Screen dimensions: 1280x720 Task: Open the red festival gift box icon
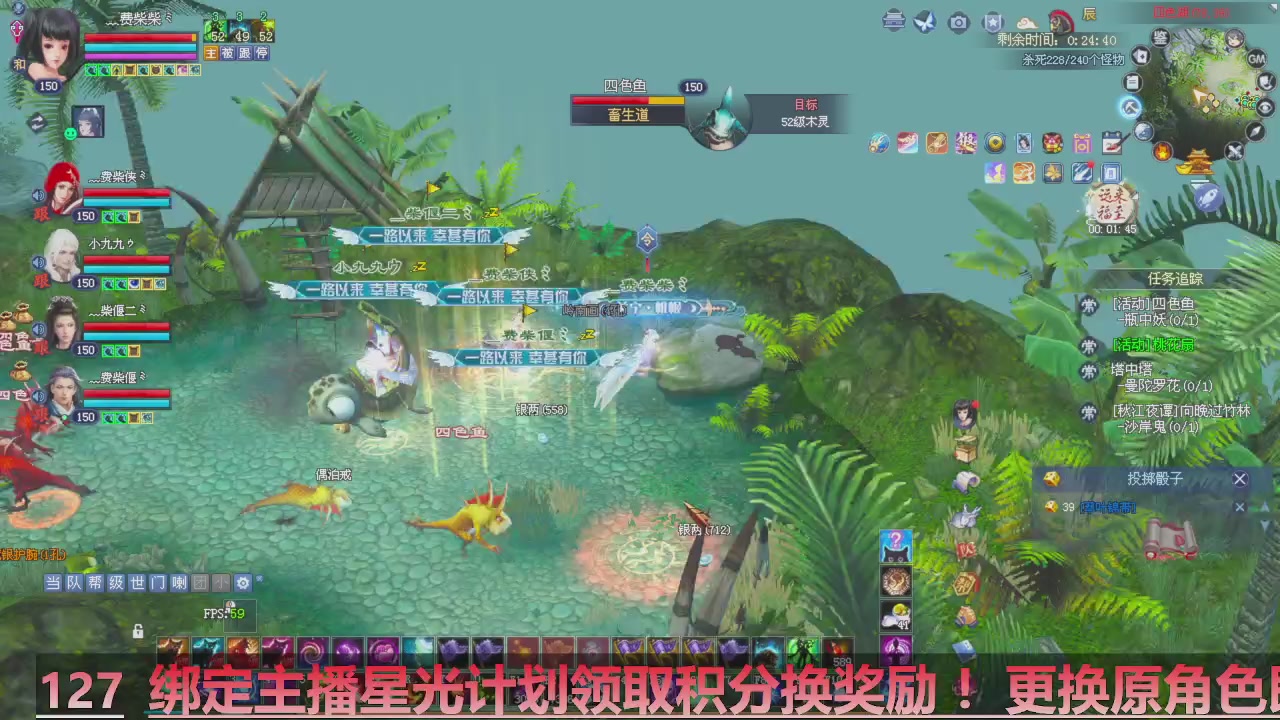click(x=1051, y=144)
